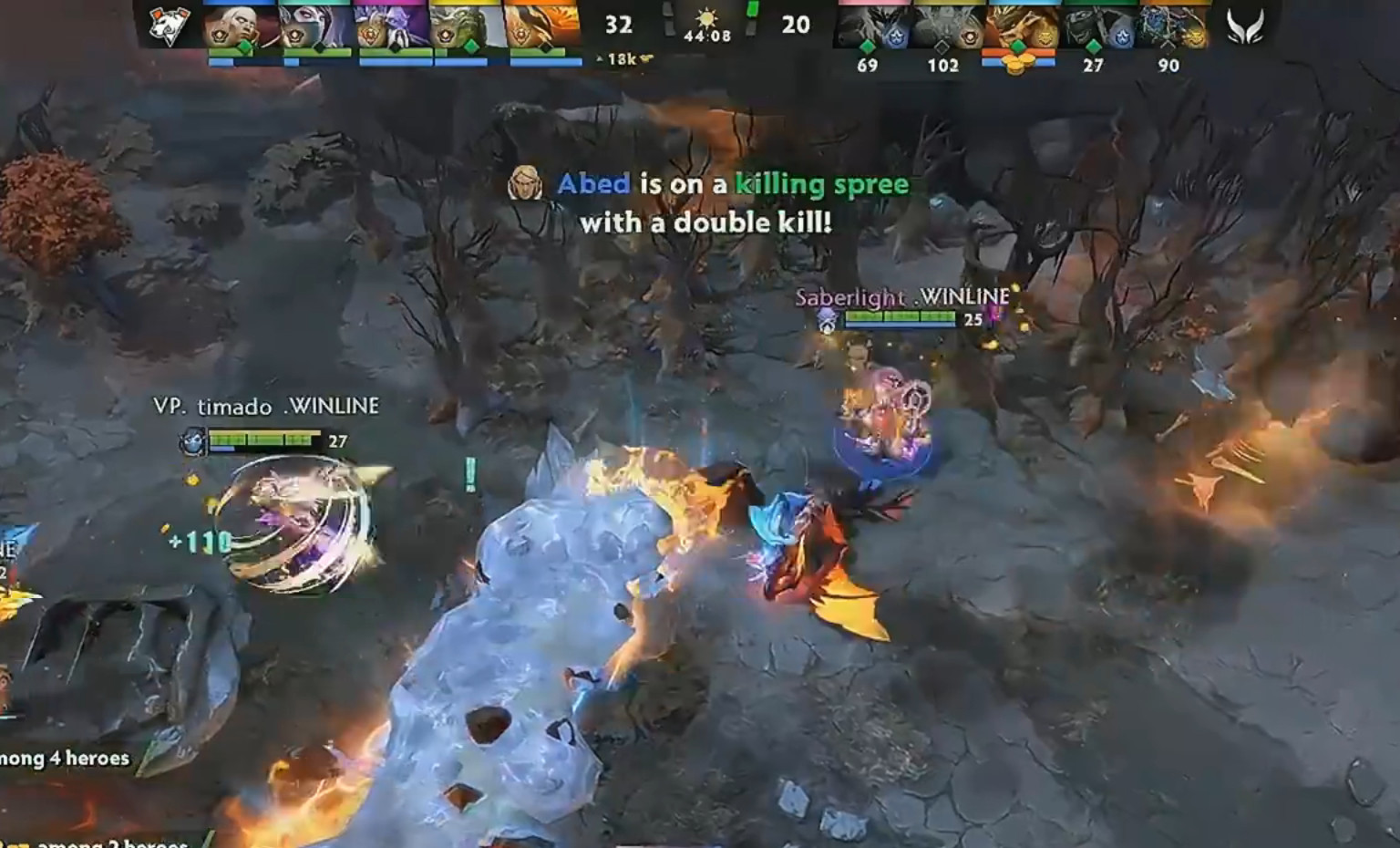Click Abed's hero icon in the killing spree banner

pos(524,183)
